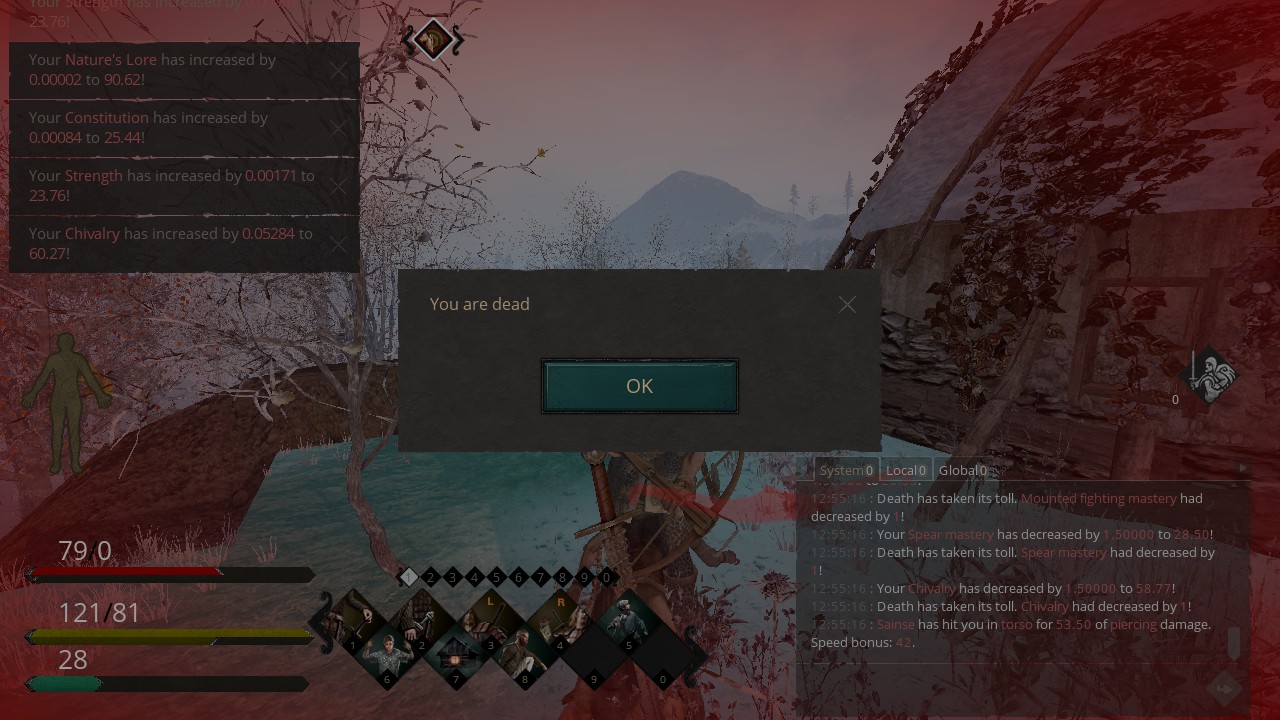
Task: Confirm death with the OK button
Action: pos(639,386)
